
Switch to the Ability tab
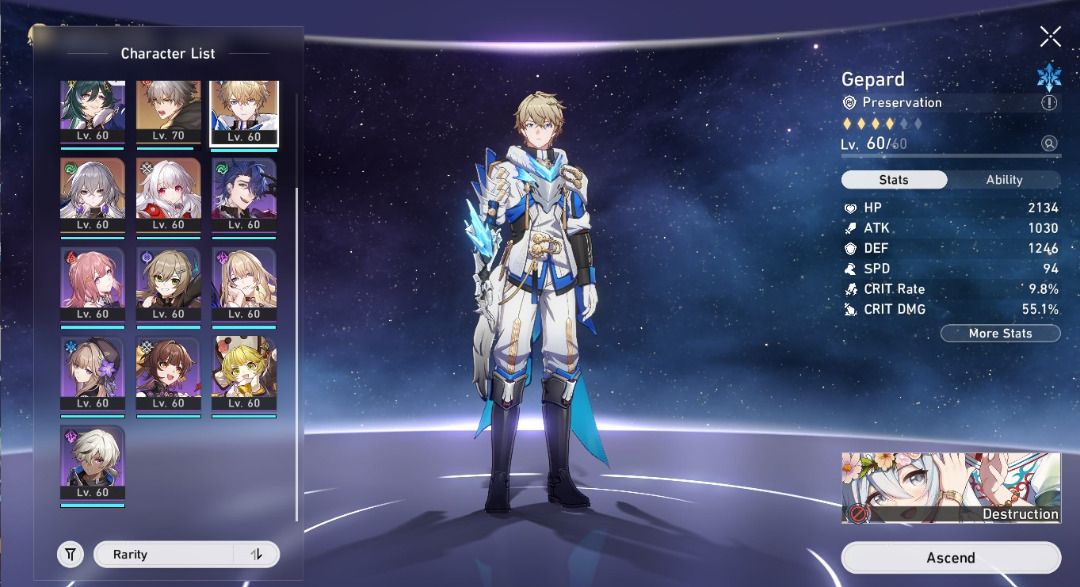pos(1004,180)
